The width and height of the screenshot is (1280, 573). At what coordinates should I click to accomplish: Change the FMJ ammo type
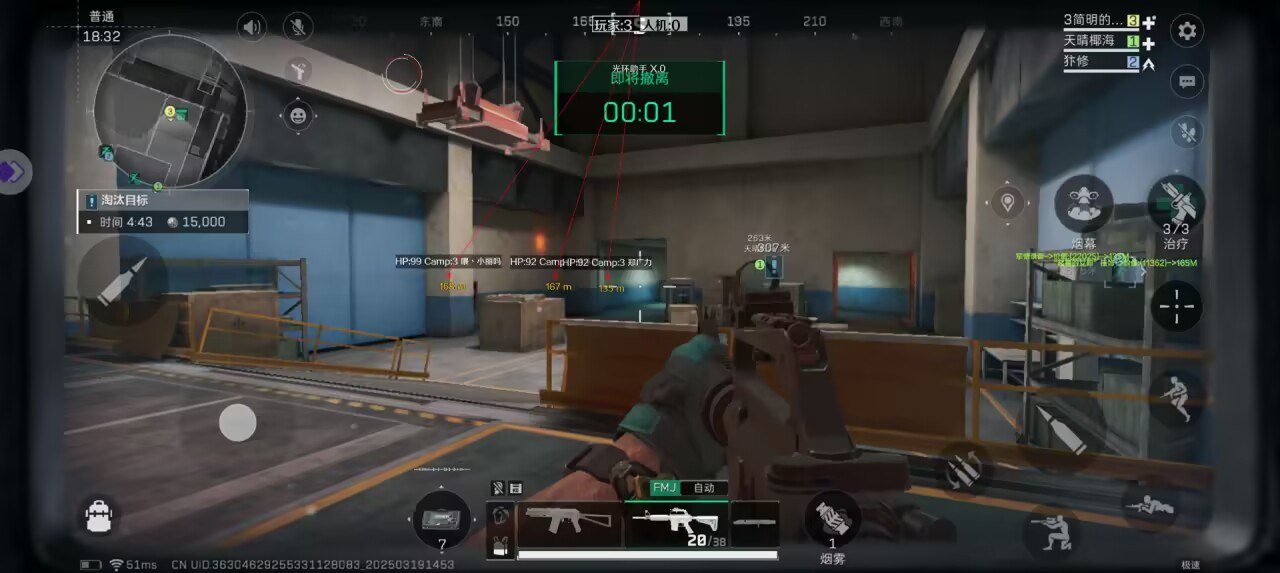tap(664, 488)
